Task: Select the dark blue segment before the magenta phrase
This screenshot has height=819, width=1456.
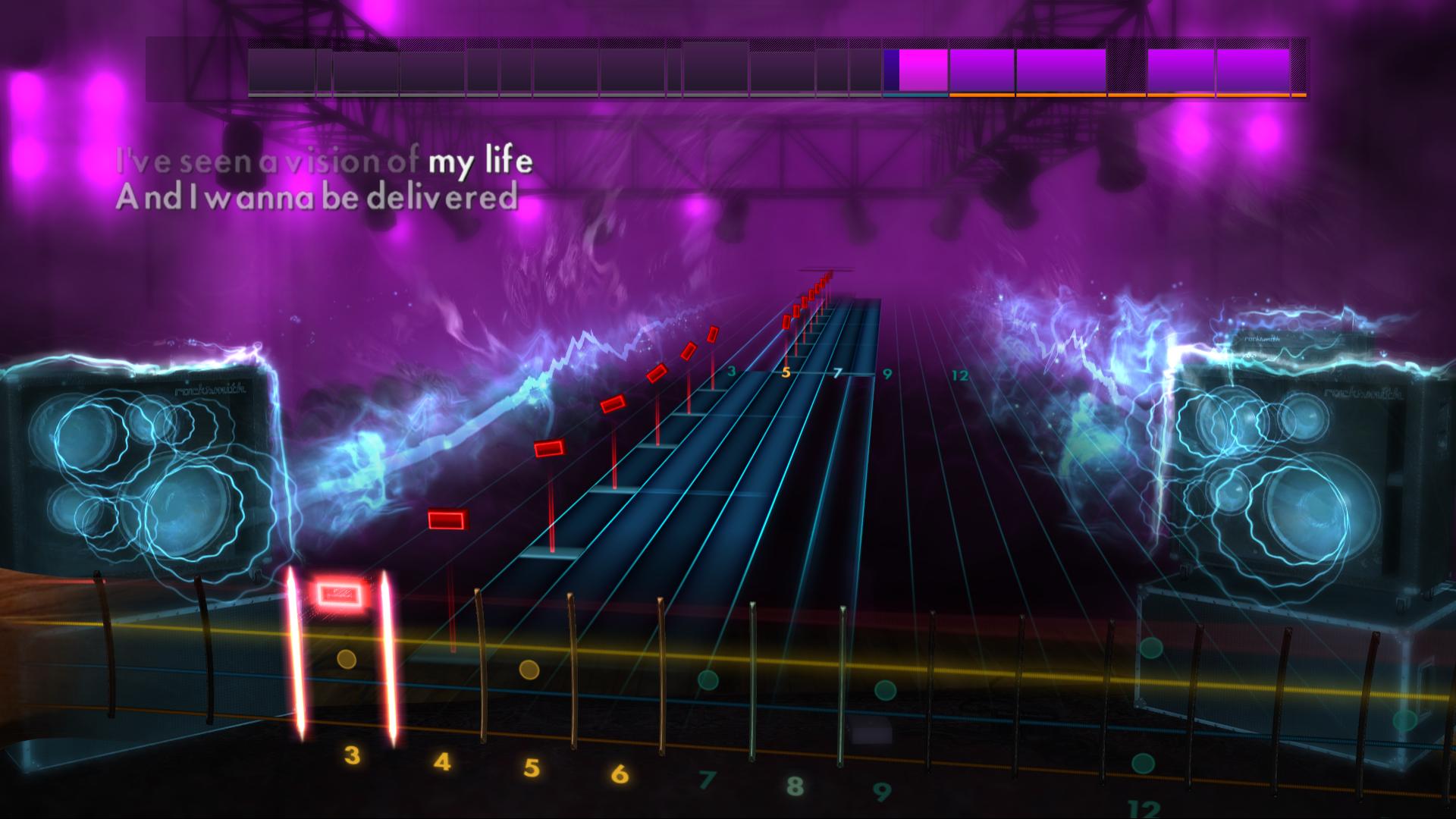Action: click(891, 72)
